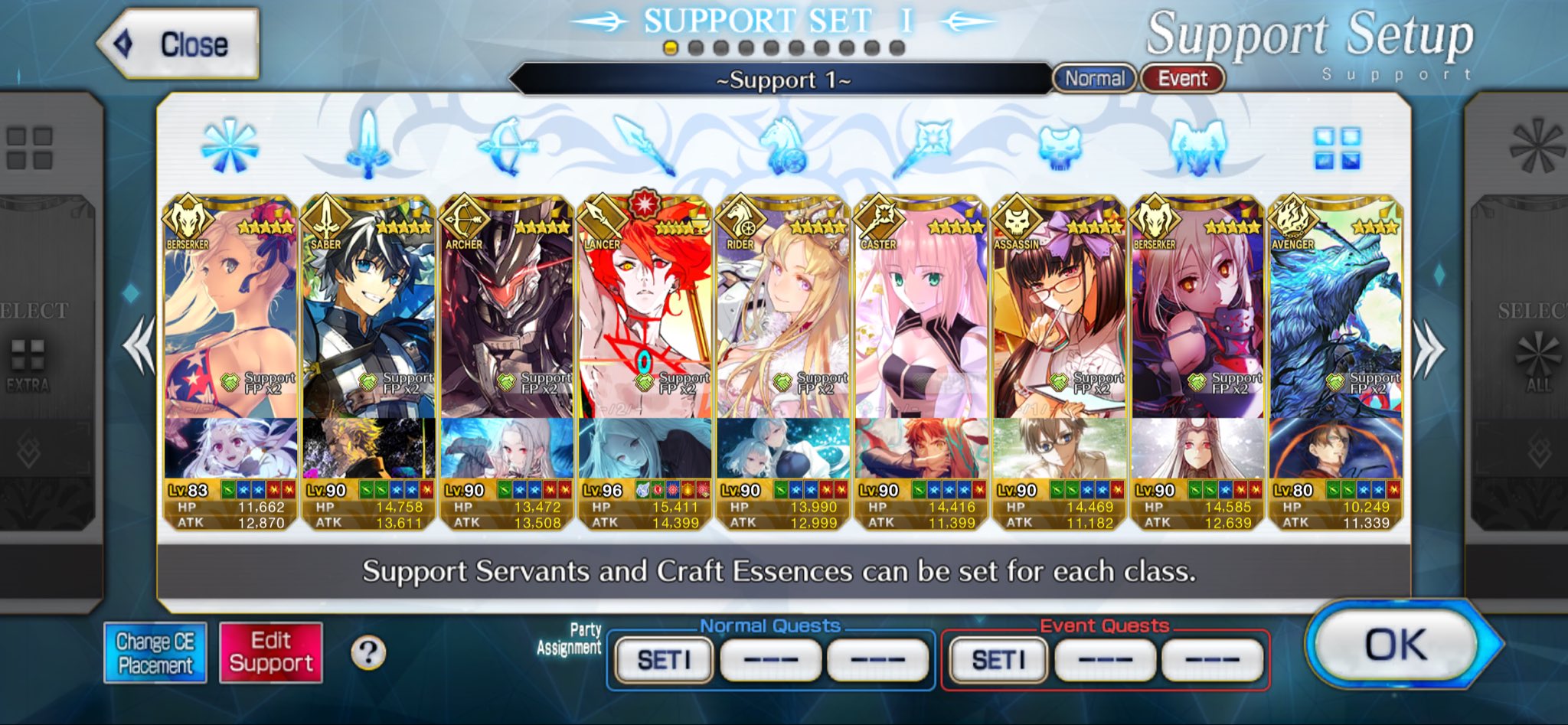Image resolution: width=1568 pixels, height=725 pixels.
Task: Show the next support set arrow
Action: [x=1429, y=348]
